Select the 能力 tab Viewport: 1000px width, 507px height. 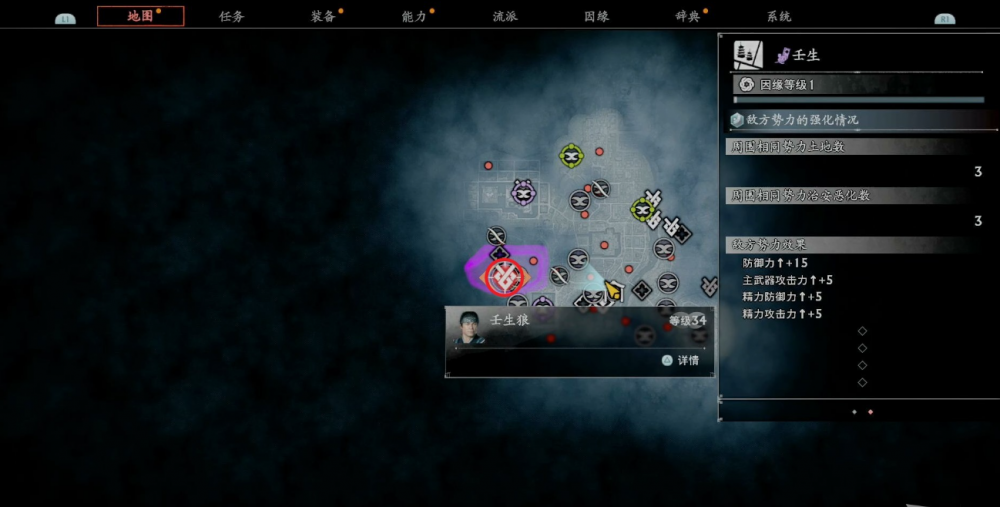(414, 16)
